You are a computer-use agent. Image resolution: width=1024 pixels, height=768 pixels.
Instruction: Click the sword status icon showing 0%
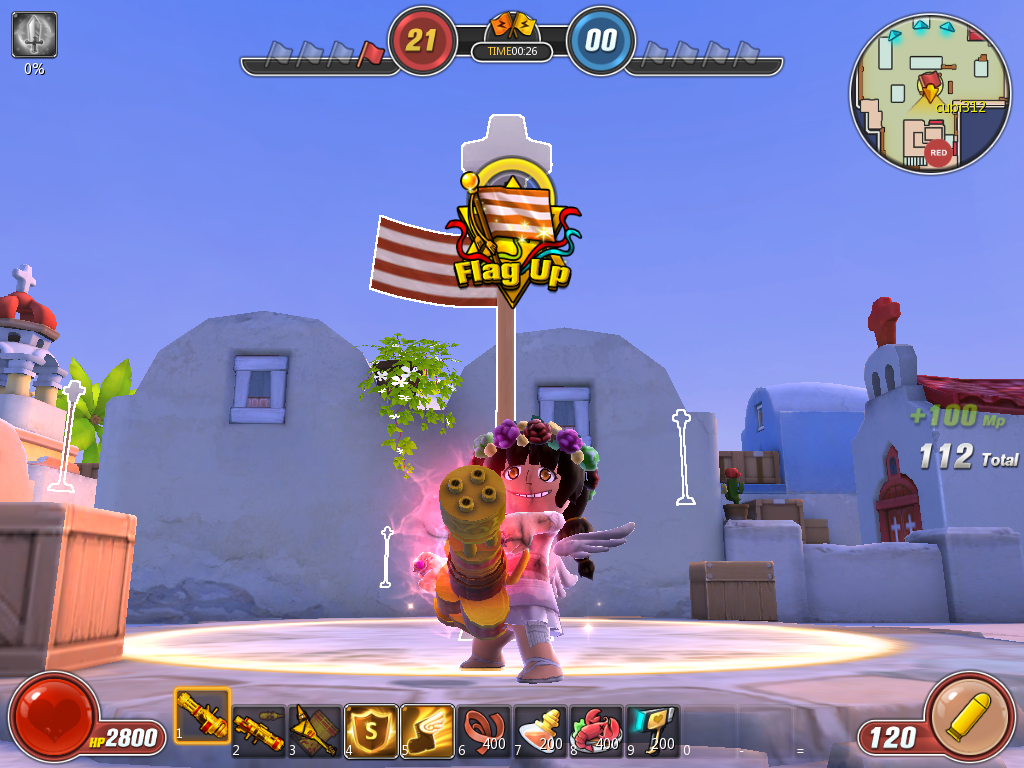point(34,35)
